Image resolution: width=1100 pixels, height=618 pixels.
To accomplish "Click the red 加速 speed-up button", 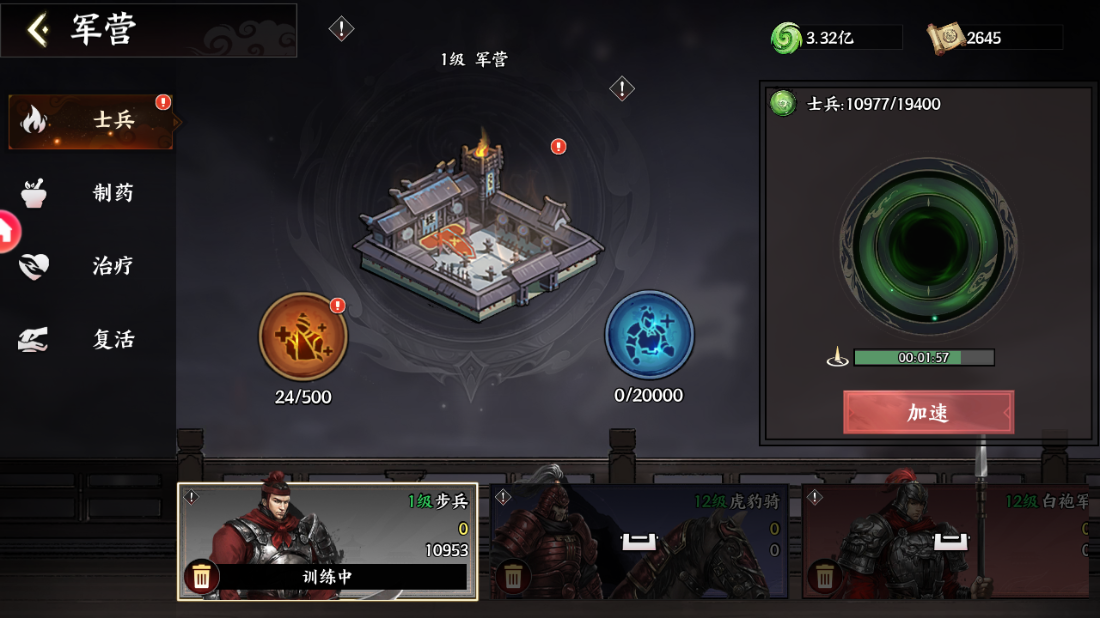I will (928, 412).
